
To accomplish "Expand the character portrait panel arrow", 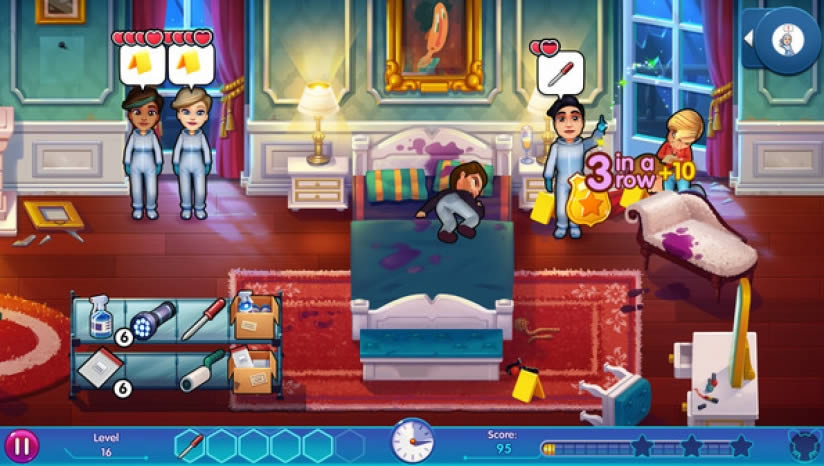I will pos(752,39).
